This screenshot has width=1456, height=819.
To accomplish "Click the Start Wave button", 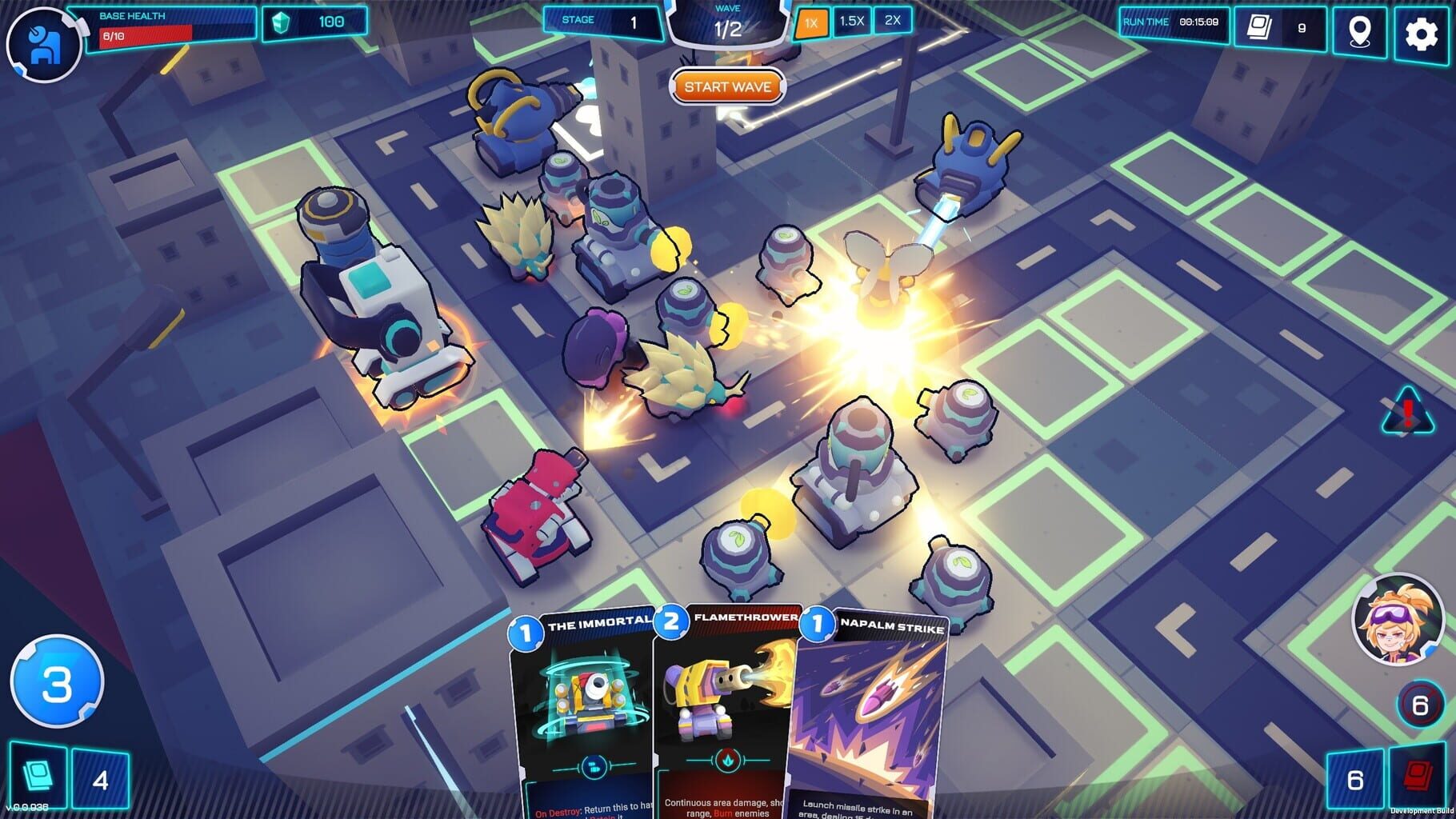I will coord(728,86).
